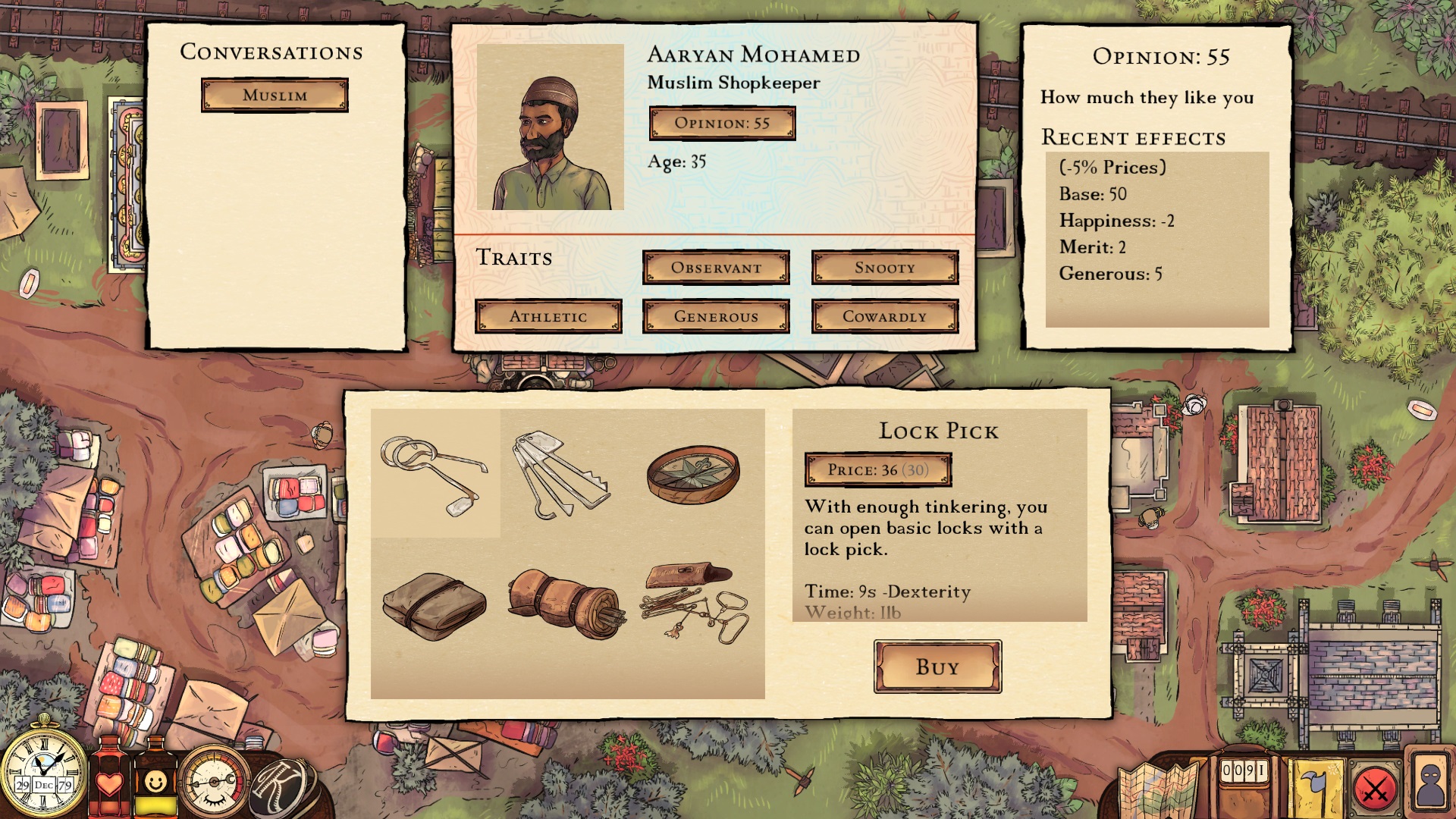Image resolution: width=1456 pixels, height=819 pixels.
Task: Inspect the Observant trait
Action: pos(716,268)
